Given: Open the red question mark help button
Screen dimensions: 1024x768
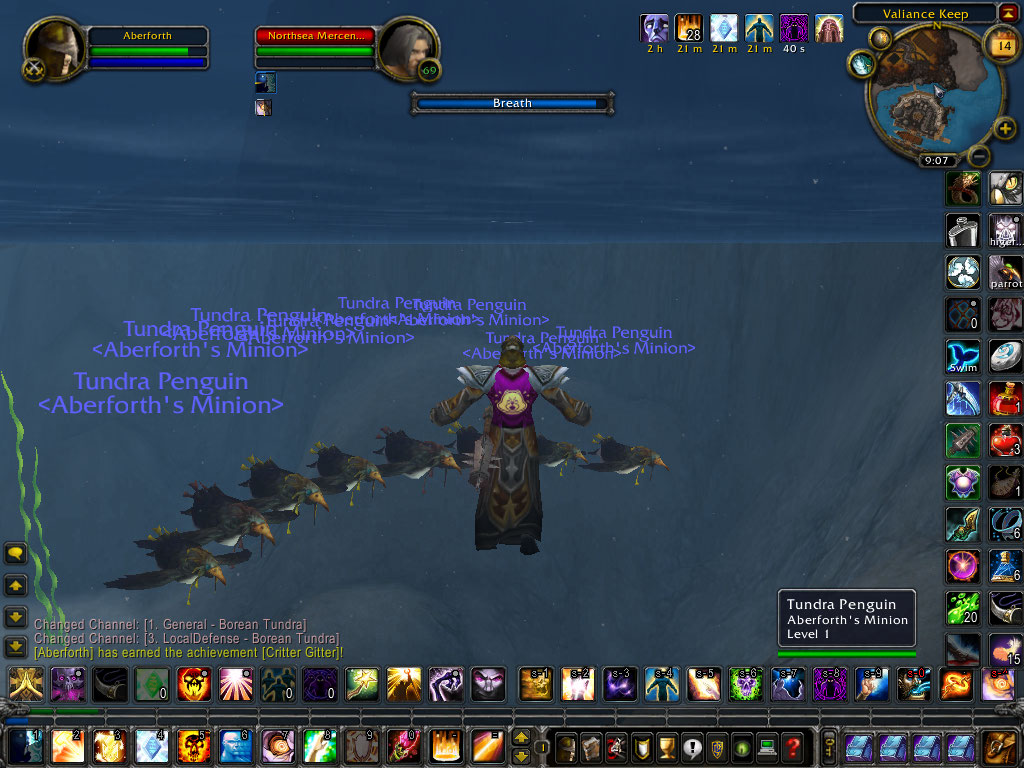Looking at the screenshot, I should pos(793,746).
